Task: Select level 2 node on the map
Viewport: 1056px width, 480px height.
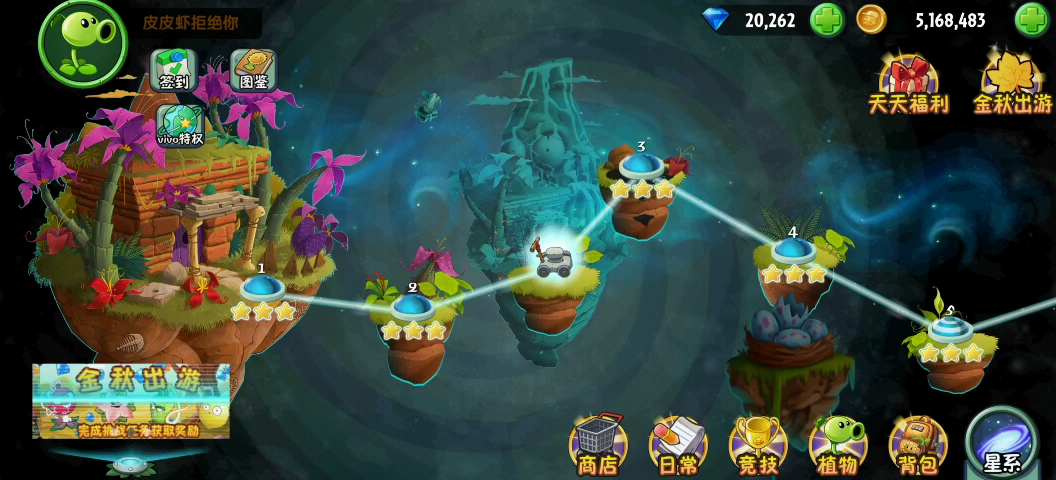Action: pos(412,306)
